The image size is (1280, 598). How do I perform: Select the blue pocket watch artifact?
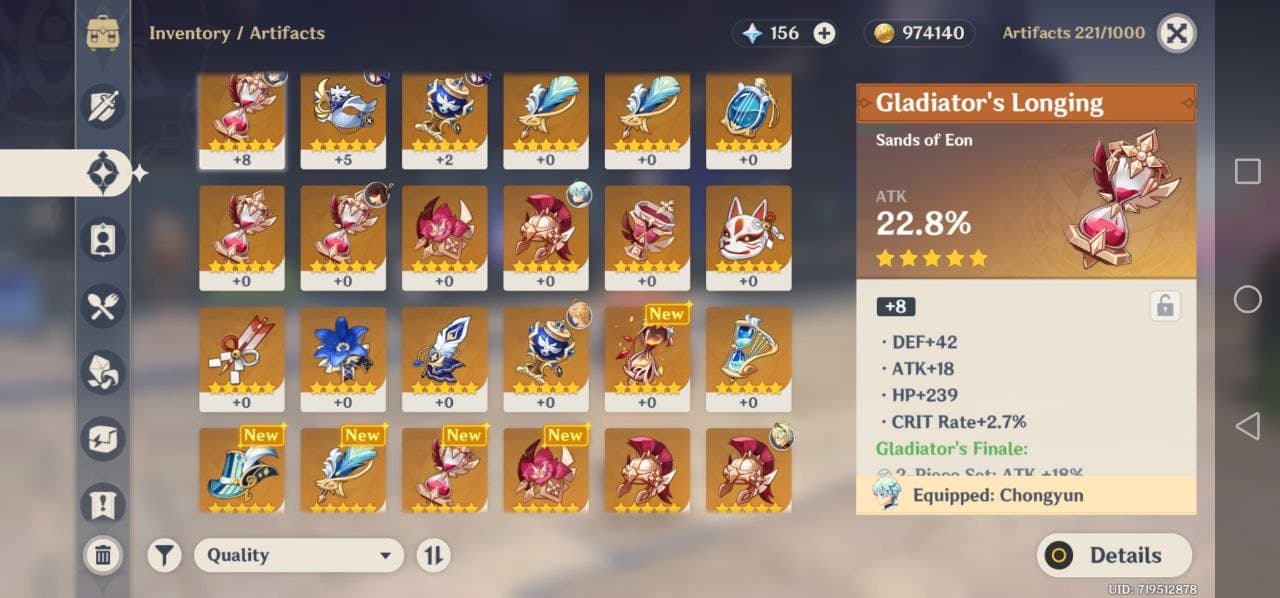pyautogui.click(x=748, y=117)
